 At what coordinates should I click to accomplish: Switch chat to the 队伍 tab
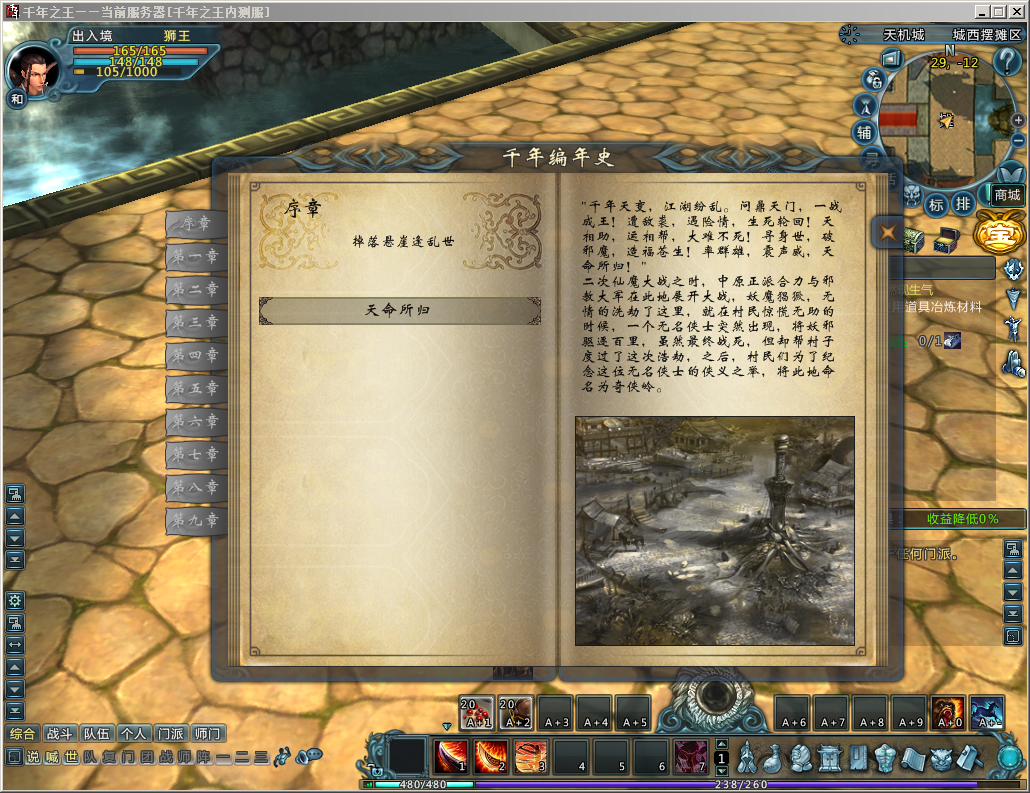(97, 733)
